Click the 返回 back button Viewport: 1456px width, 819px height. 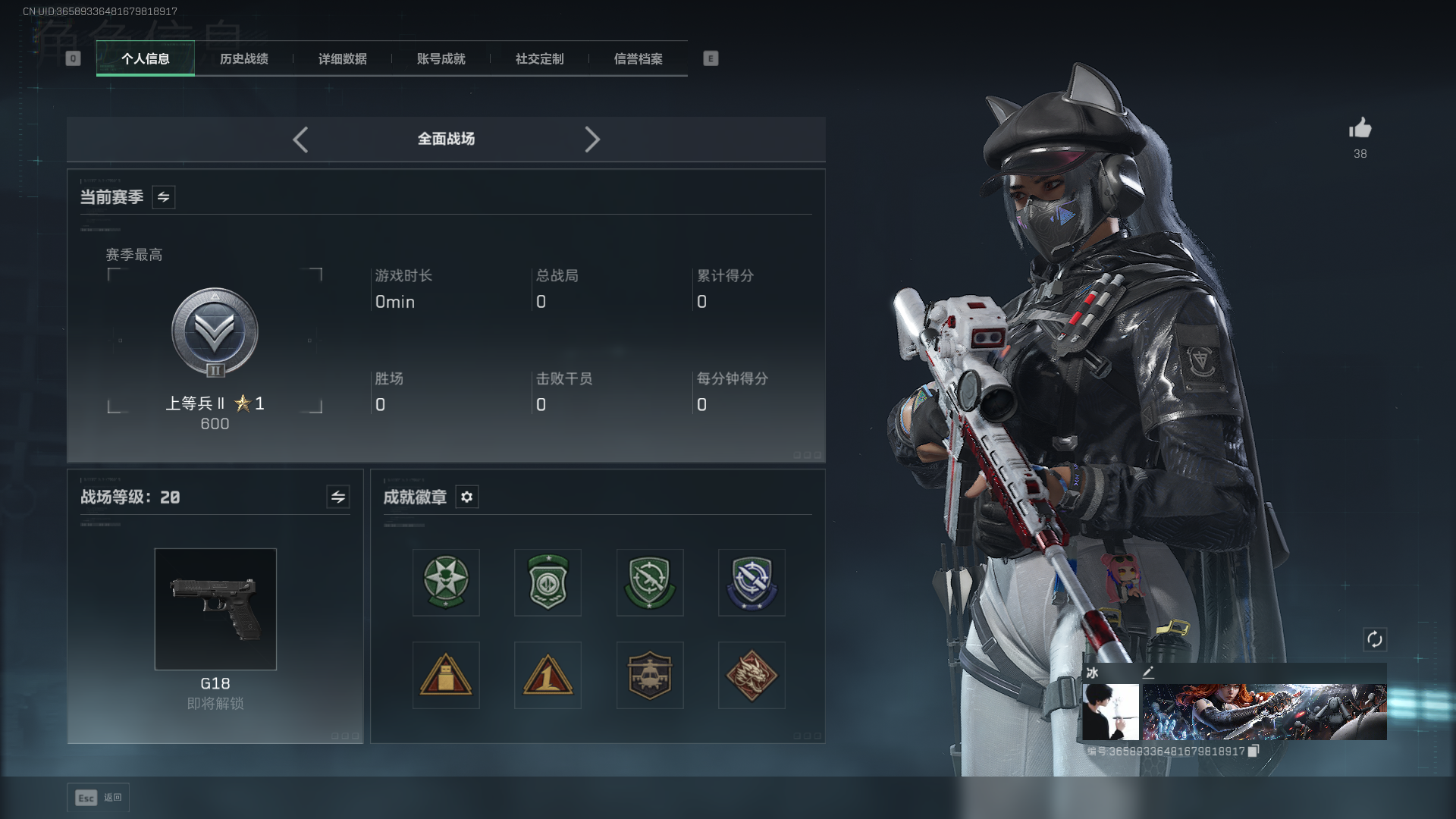point(99,797)
